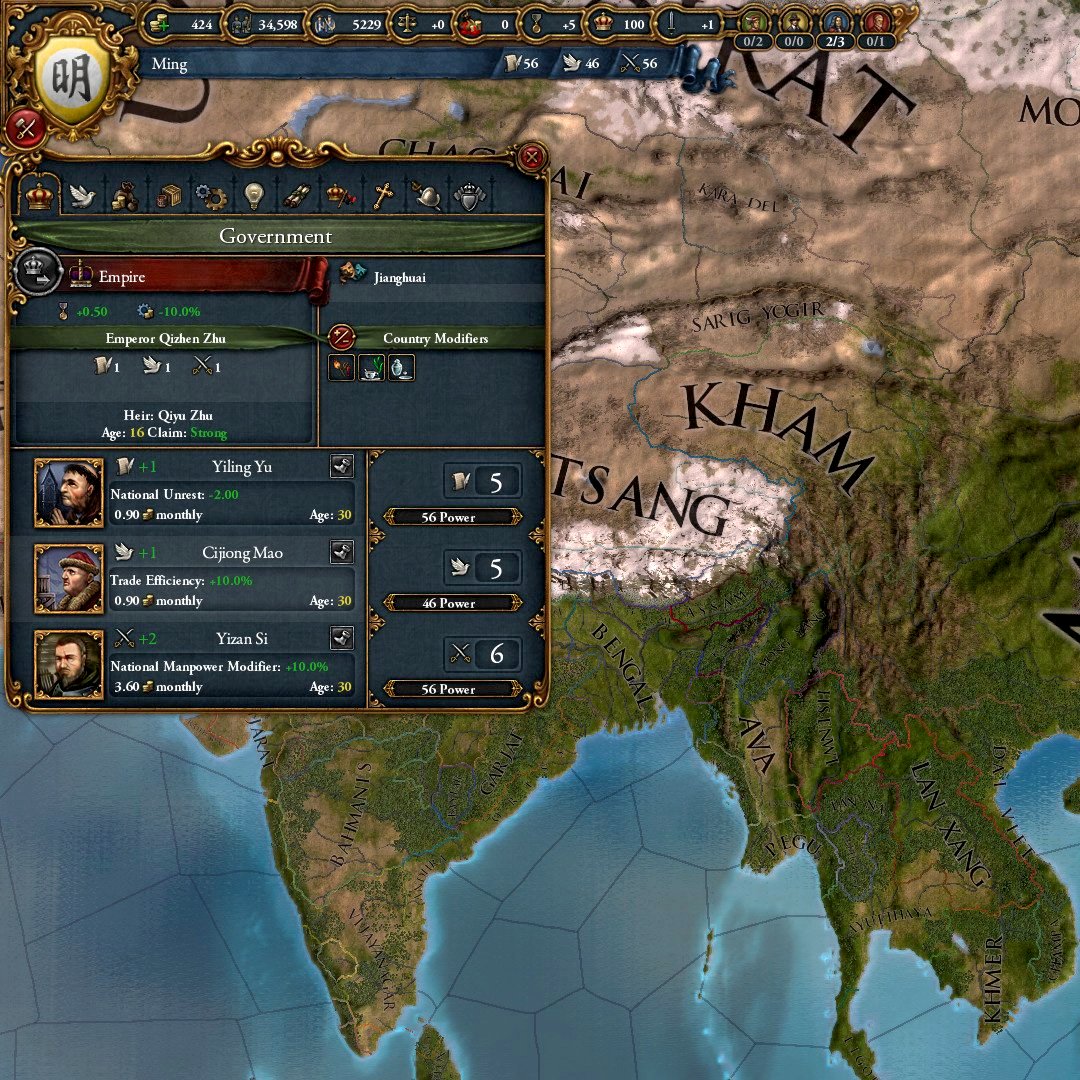The image size is (1080, 1080).
Task: Open the Technology gears tab
Action: click(x=211, y=196)
